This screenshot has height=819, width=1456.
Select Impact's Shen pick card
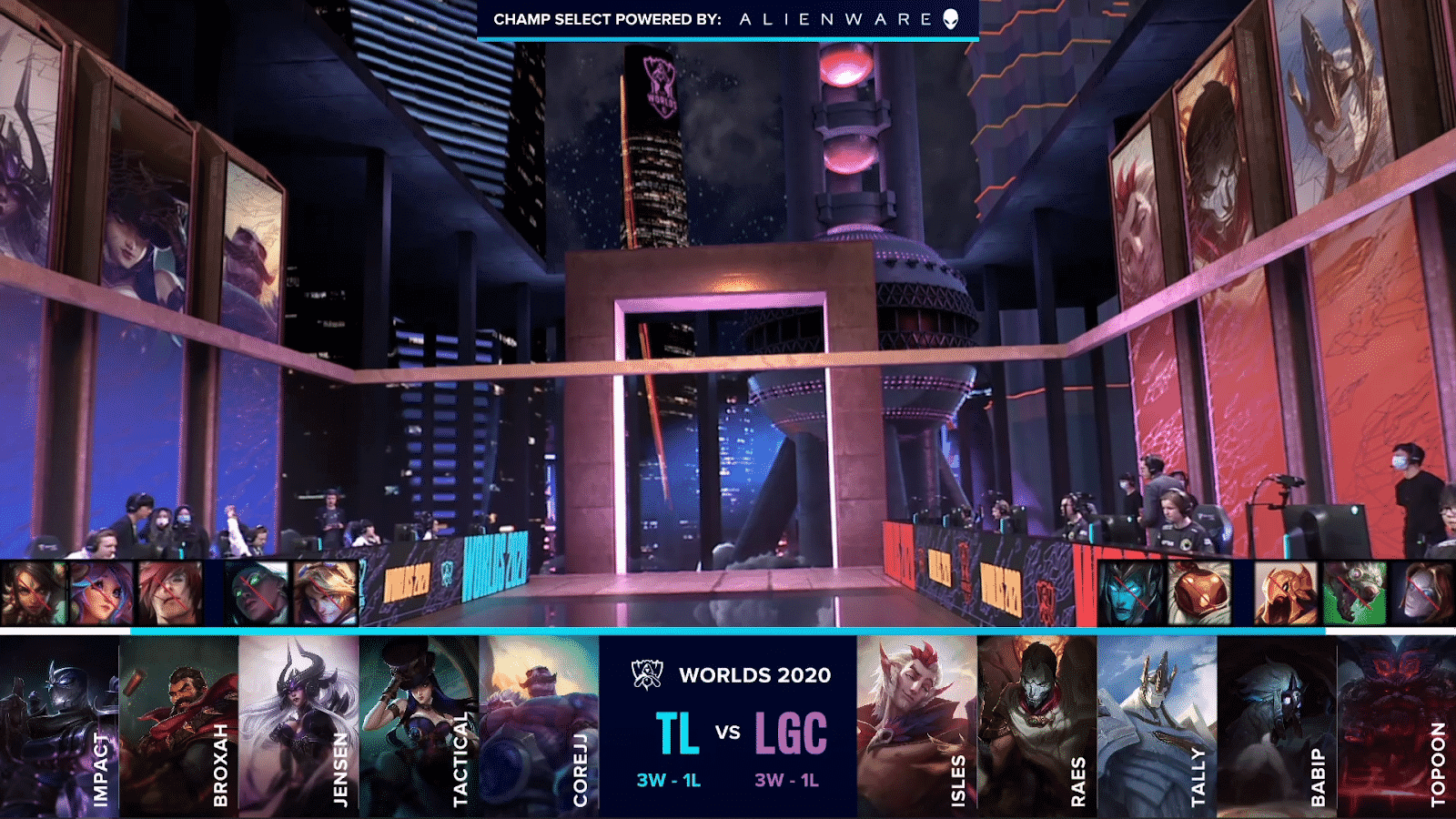point(59,725)
